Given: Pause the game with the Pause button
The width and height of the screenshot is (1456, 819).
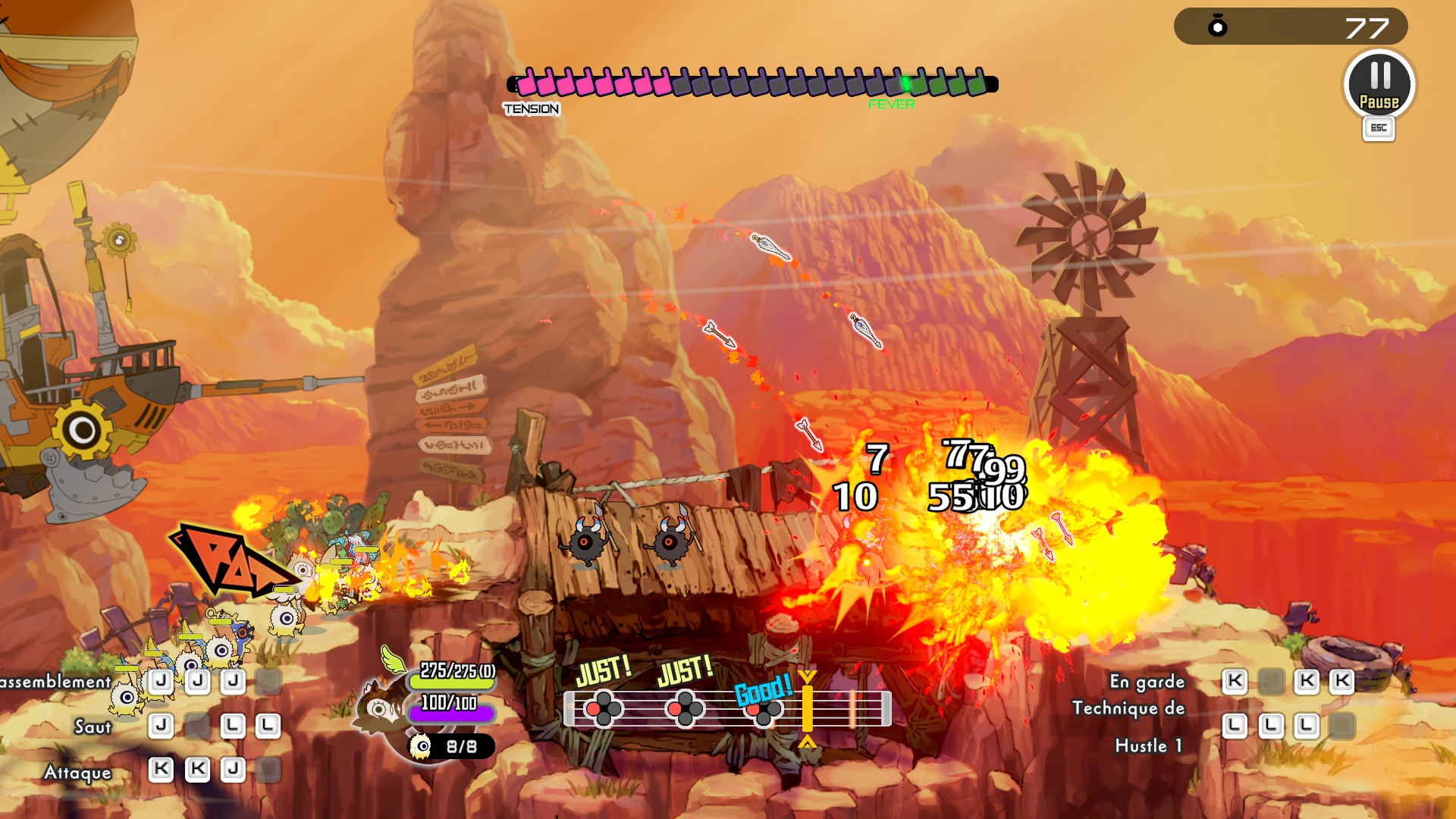Looking at the screenshot, I should click(1379, 84).
